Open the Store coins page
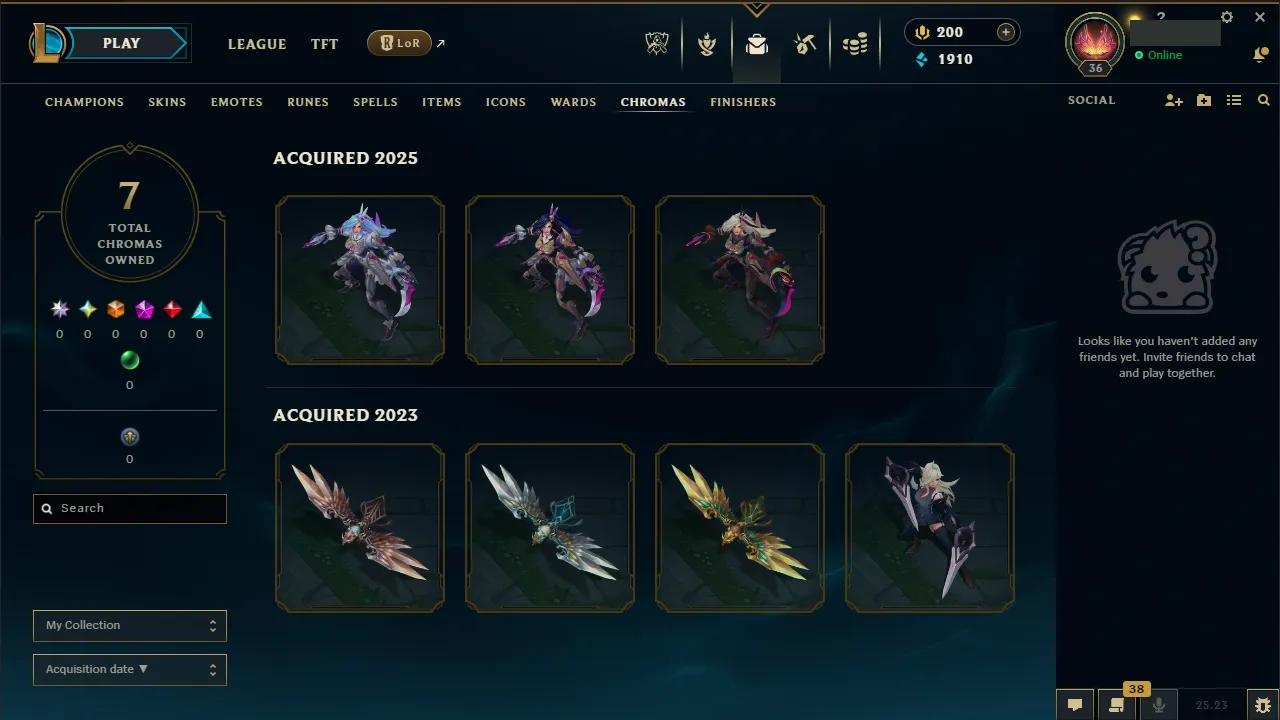 (x=856, y=44)
